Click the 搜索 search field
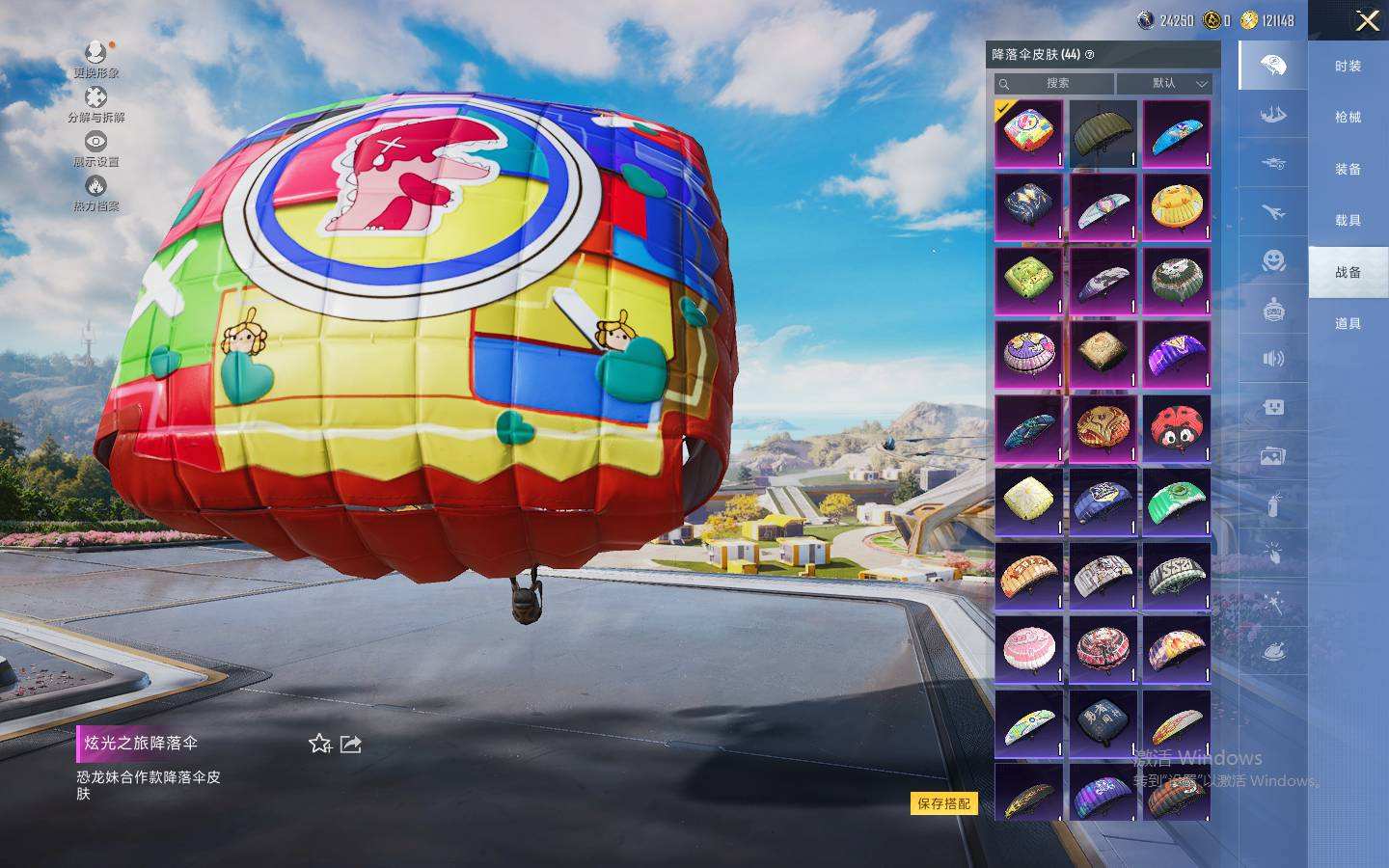 tap(1055, 84)
